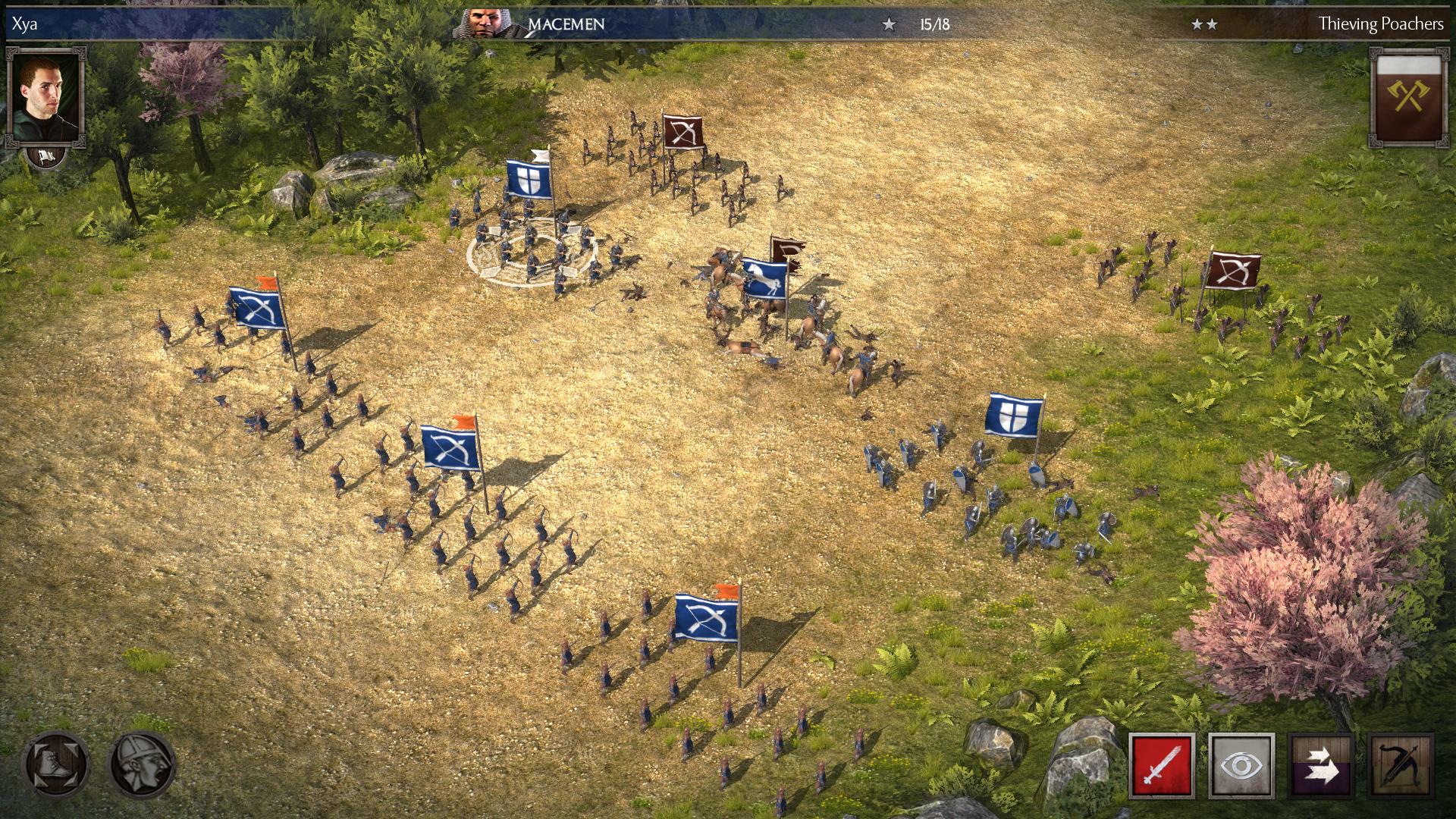Activate the boot movement formation button
Image resolution: width=1456 pixels, height=819 pixels.
[55, 764]
